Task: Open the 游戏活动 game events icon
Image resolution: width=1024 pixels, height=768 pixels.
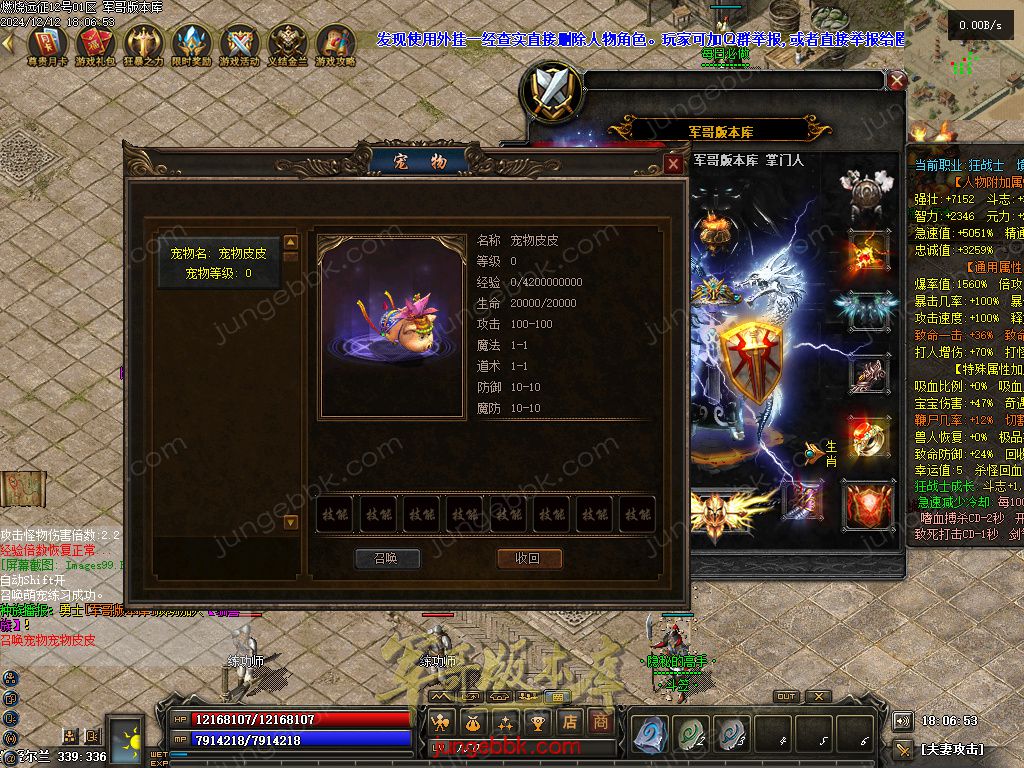Action: click(239, 45)
